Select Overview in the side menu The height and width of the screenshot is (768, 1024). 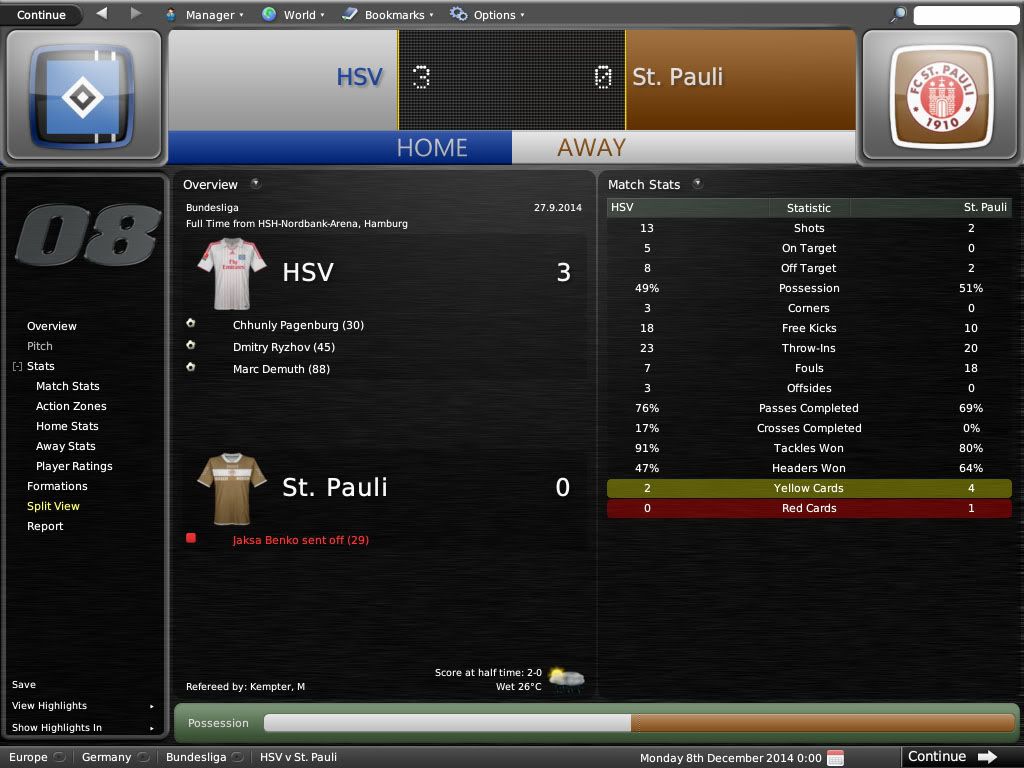[52, 326]
